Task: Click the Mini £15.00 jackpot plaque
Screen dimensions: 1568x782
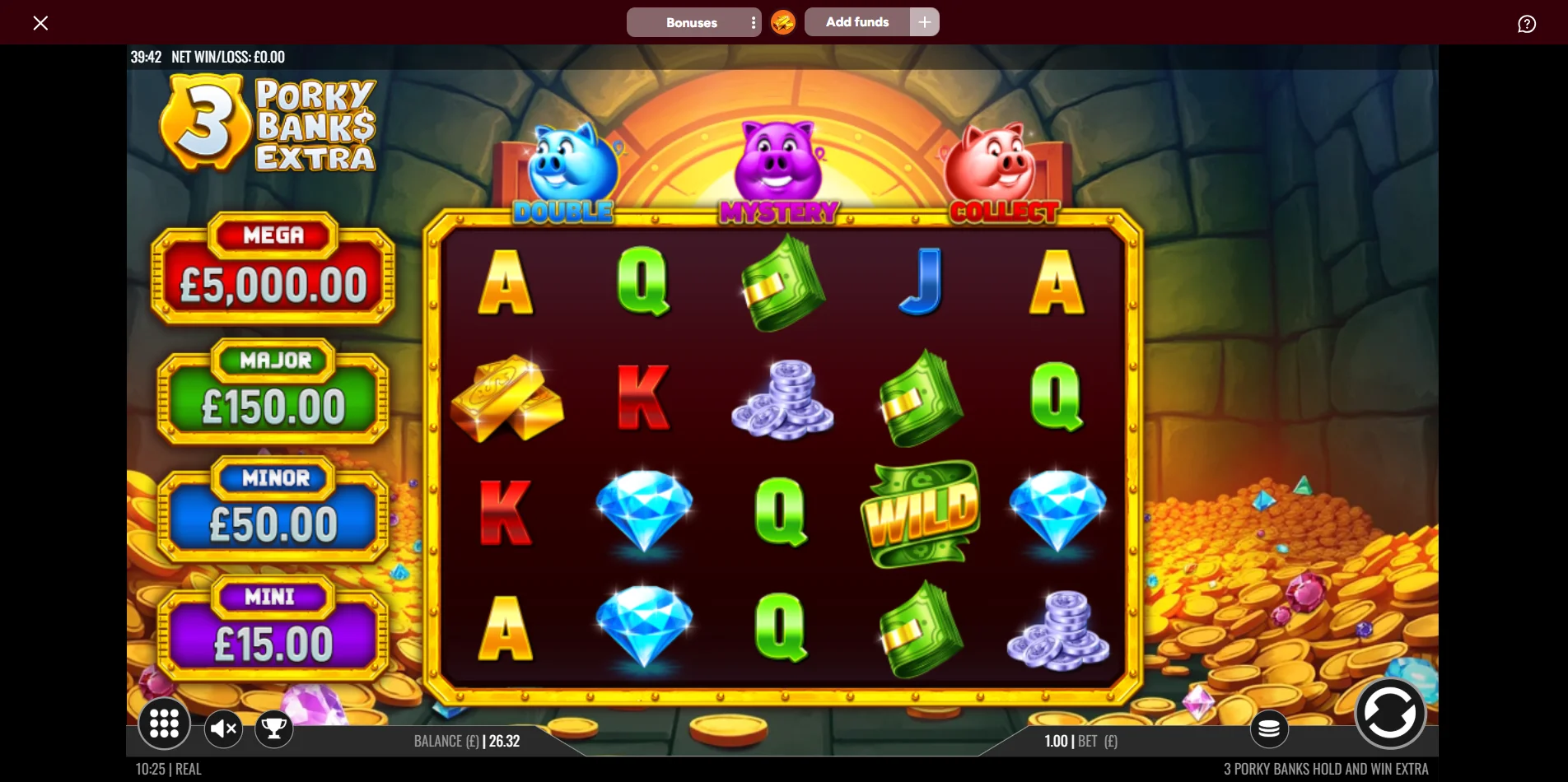Action: click(273, 630)
